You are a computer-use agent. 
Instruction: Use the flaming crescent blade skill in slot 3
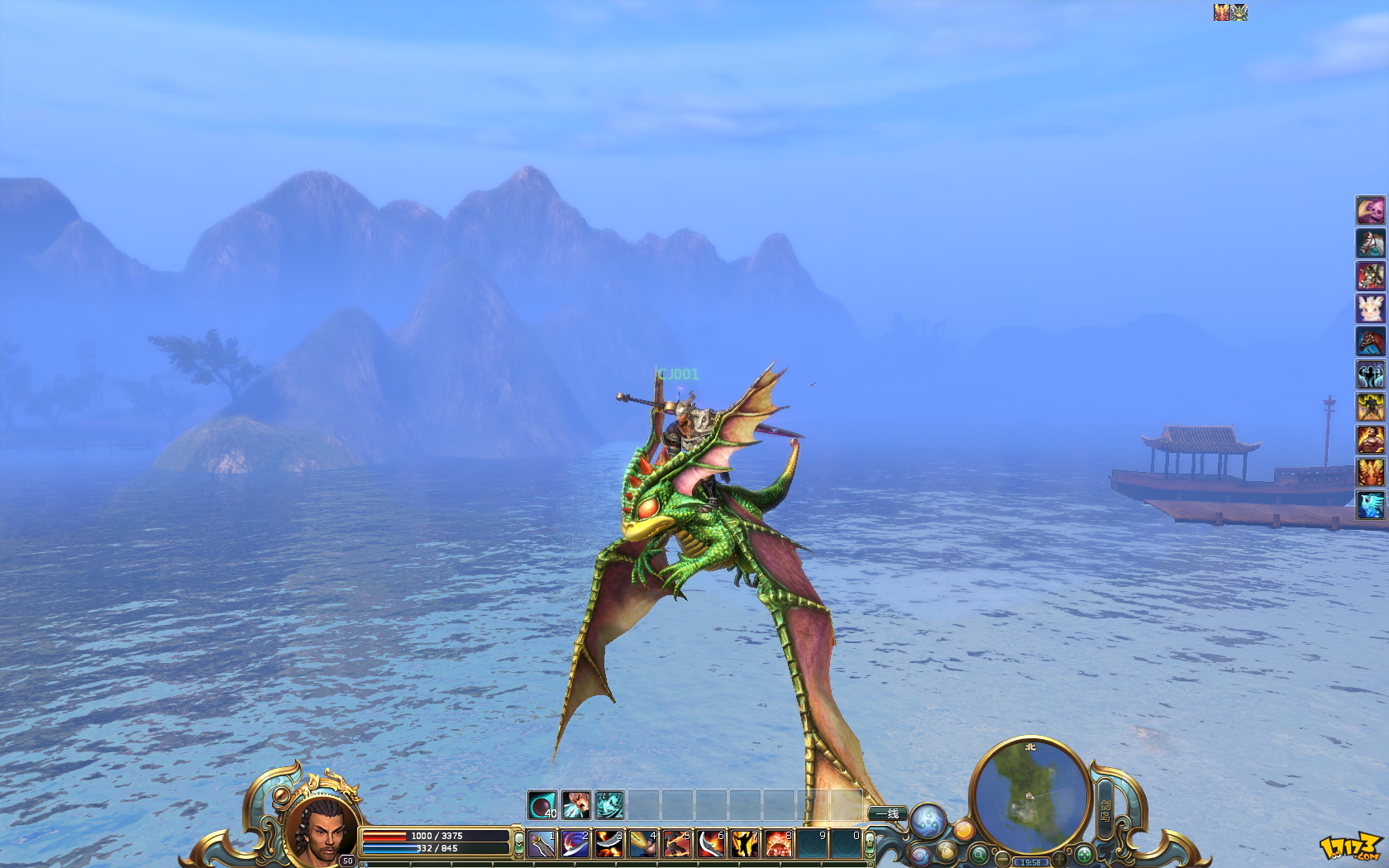point(609,844)
